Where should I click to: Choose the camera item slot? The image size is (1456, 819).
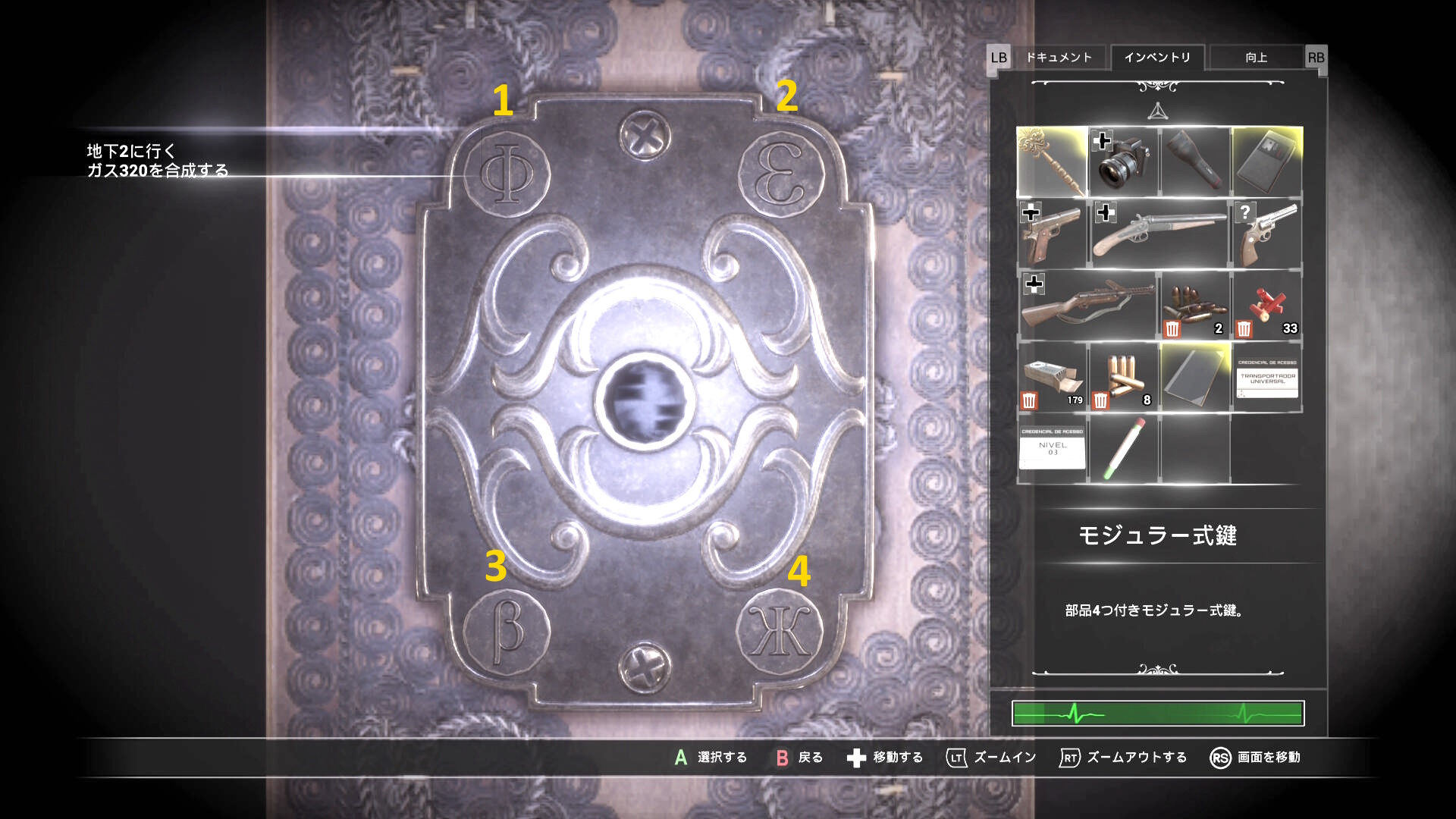coord(1123,162)
